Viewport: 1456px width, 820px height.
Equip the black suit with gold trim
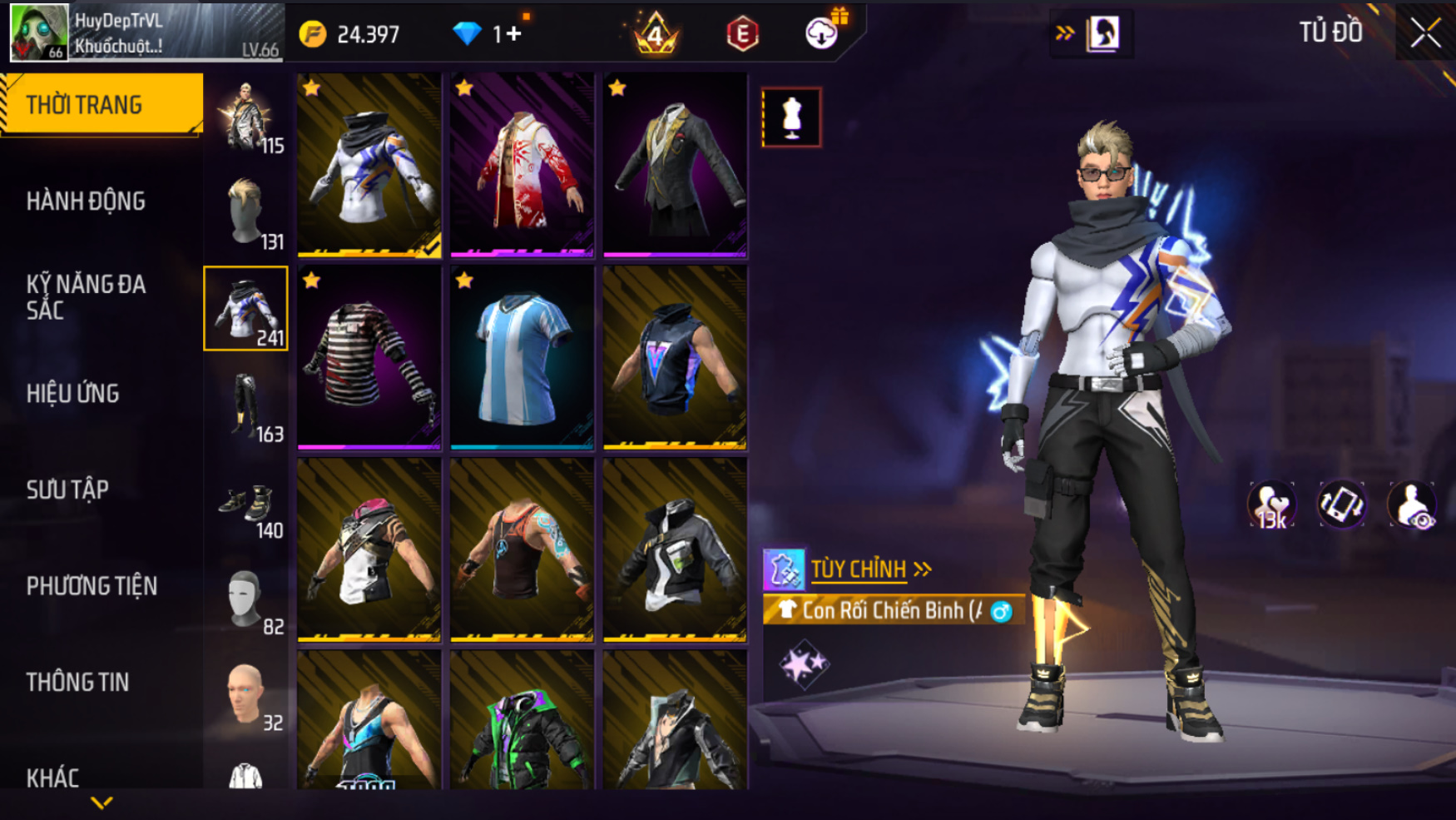pos(675,165)
